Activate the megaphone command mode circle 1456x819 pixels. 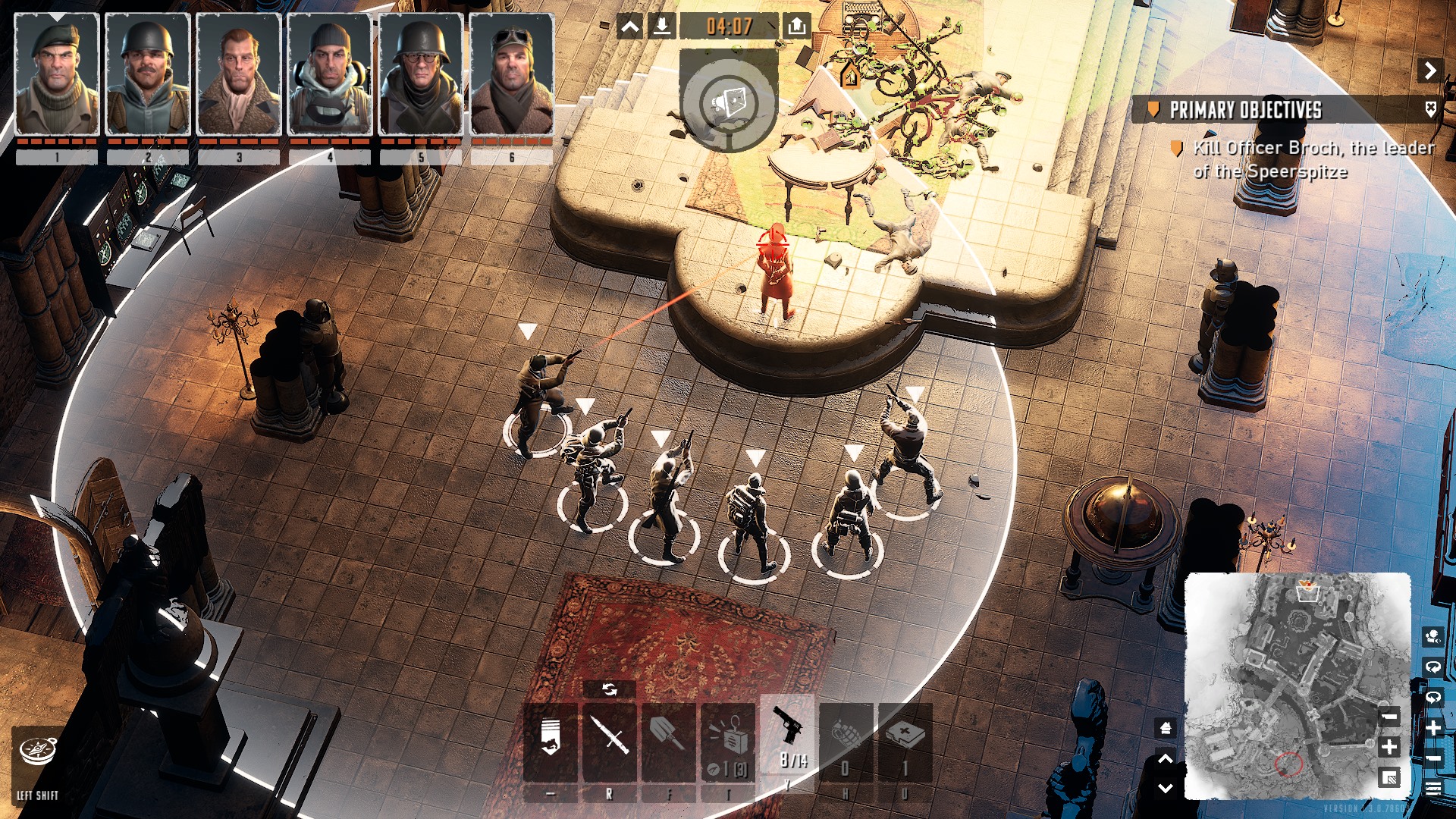coord(729,102)
